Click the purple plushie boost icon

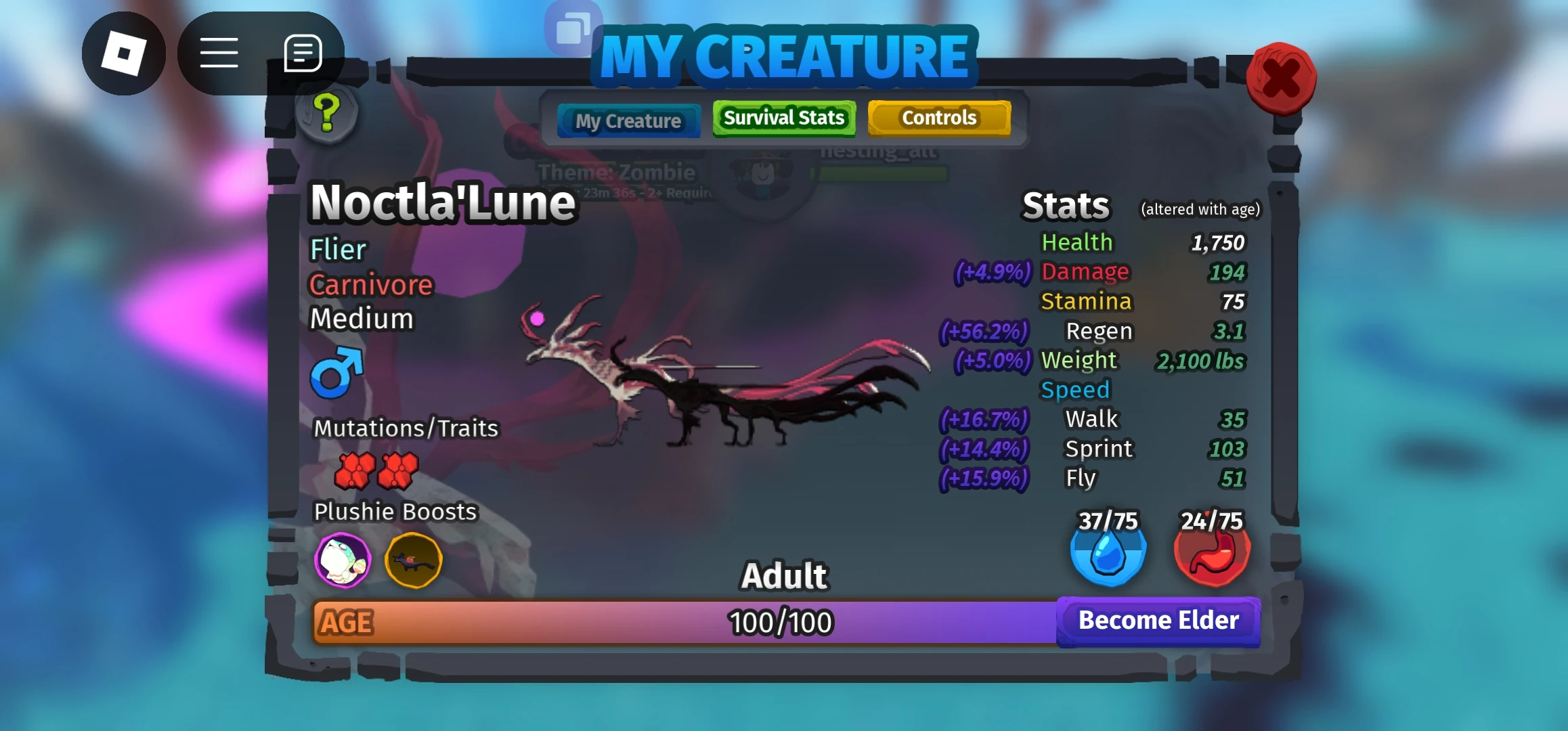[343, 560]
